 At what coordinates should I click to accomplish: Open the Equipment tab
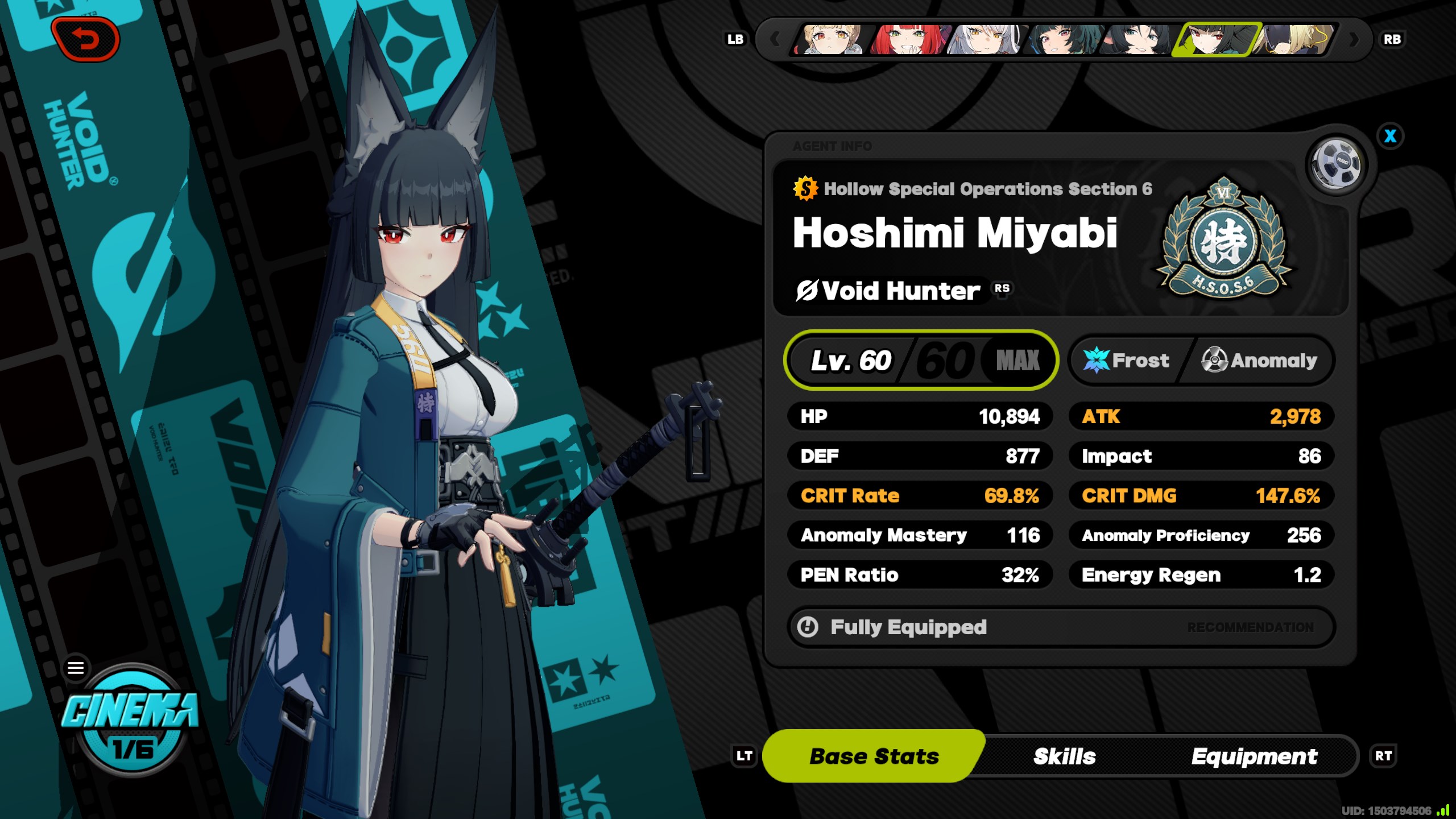pos(1254,756)
